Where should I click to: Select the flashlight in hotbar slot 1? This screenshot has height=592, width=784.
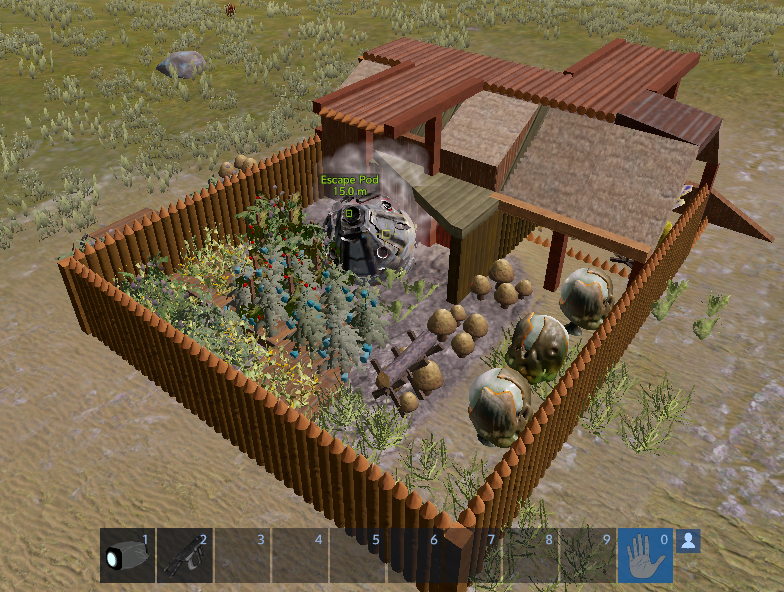pos(127,556)
